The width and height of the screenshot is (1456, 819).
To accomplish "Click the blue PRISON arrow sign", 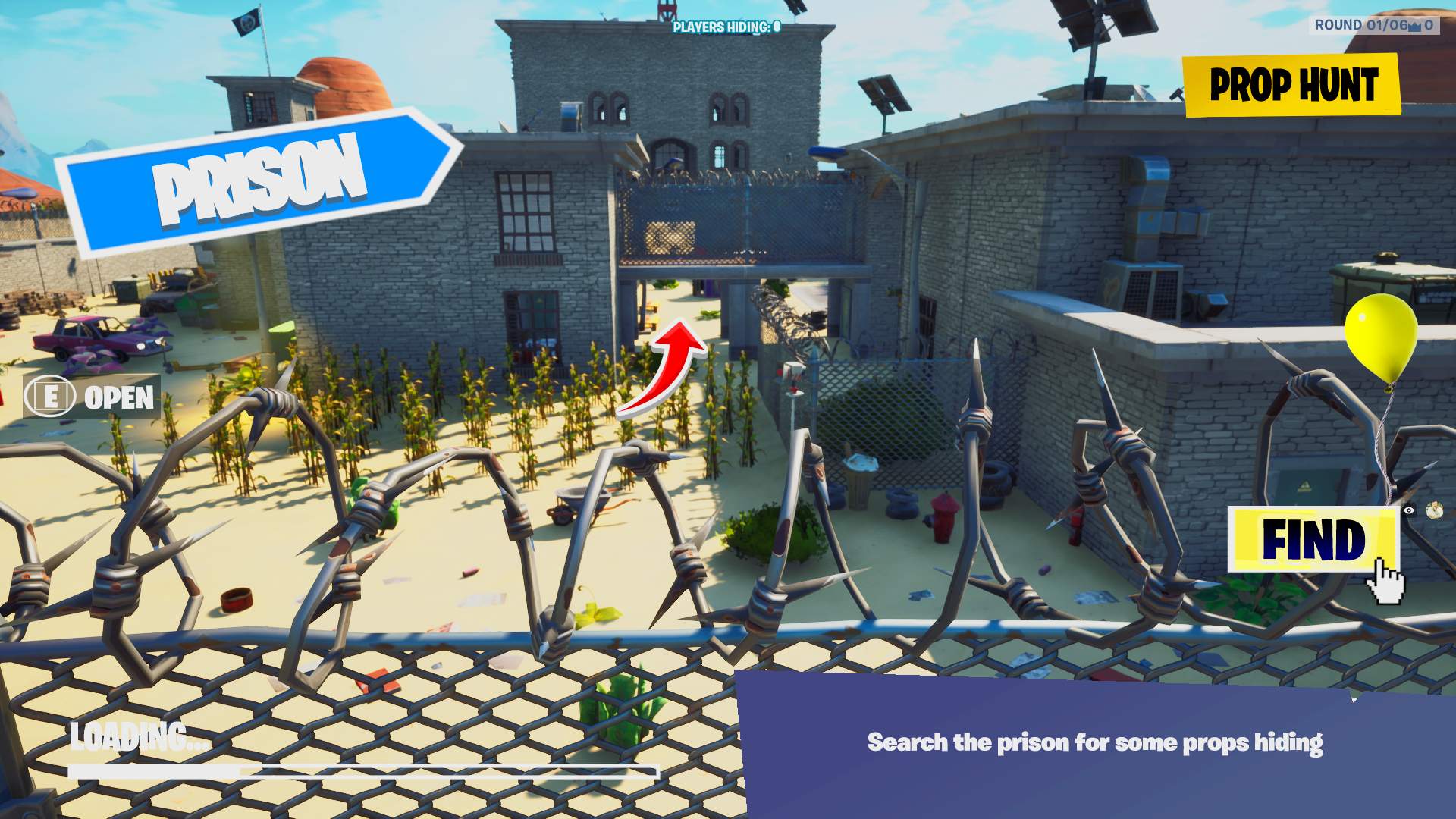I will coord(258,178).
